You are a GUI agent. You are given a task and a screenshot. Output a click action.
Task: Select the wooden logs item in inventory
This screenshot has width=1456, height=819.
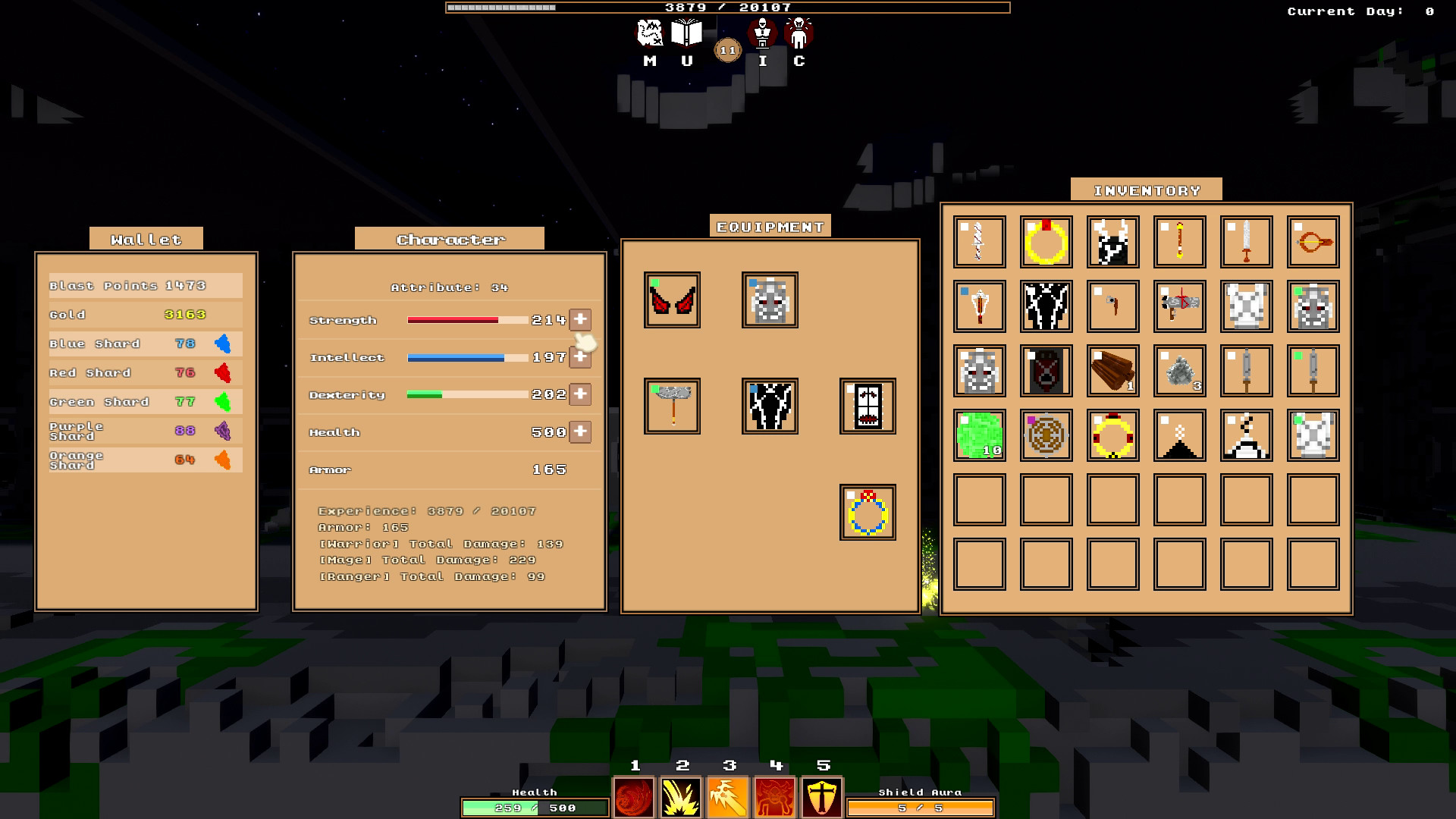coord(1112,372)
